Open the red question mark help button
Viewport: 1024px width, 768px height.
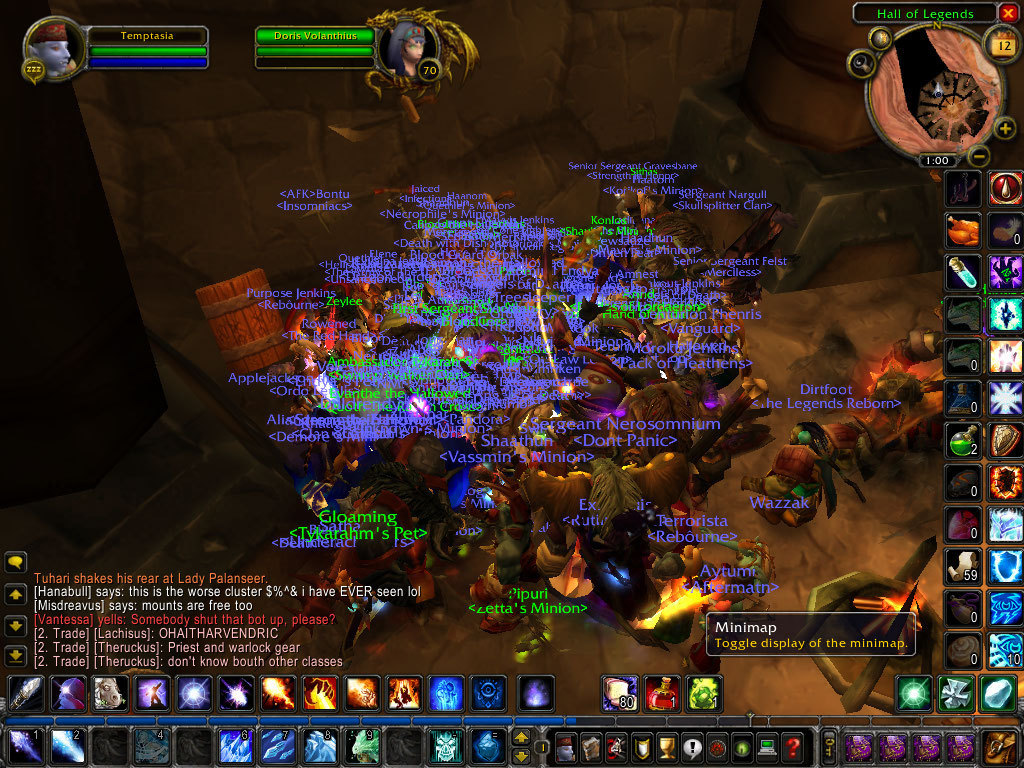(x=792, y=747)
